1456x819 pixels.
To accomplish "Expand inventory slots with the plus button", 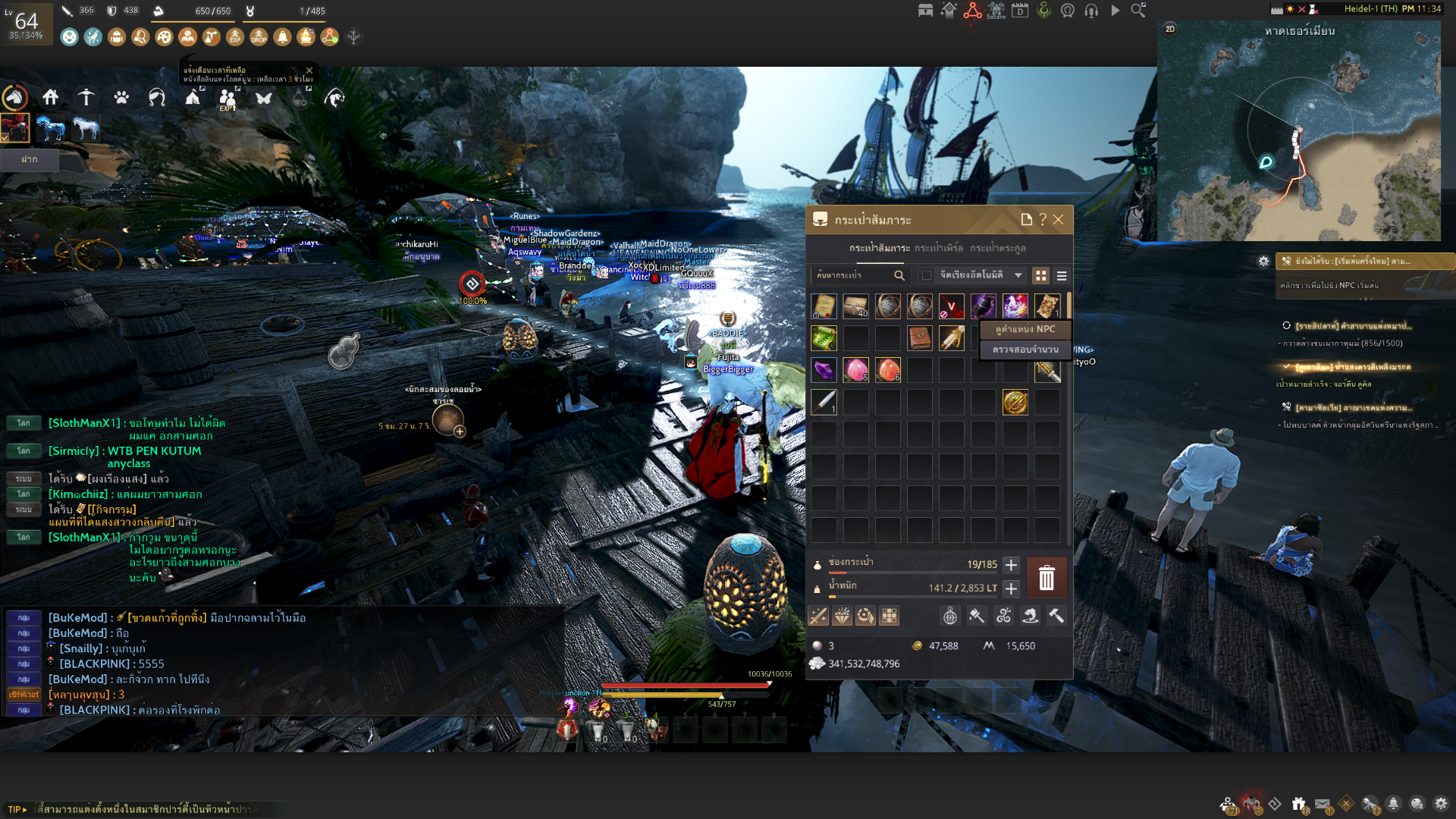I will 1011,565.
